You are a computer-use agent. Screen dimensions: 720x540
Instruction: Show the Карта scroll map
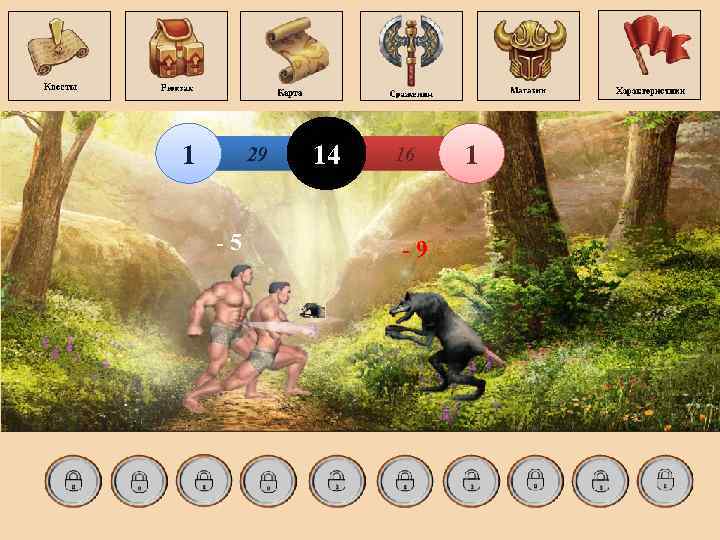292,56
